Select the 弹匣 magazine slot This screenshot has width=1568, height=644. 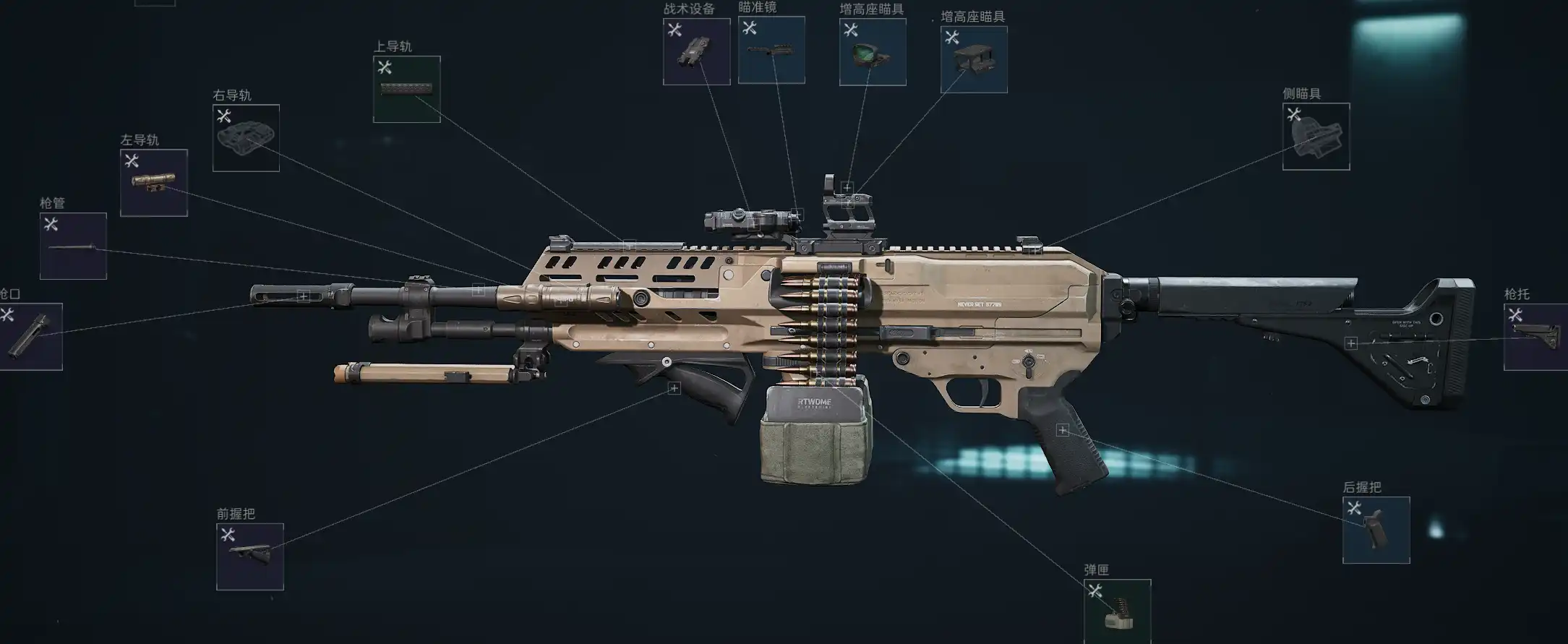[x=1117, y=611]
